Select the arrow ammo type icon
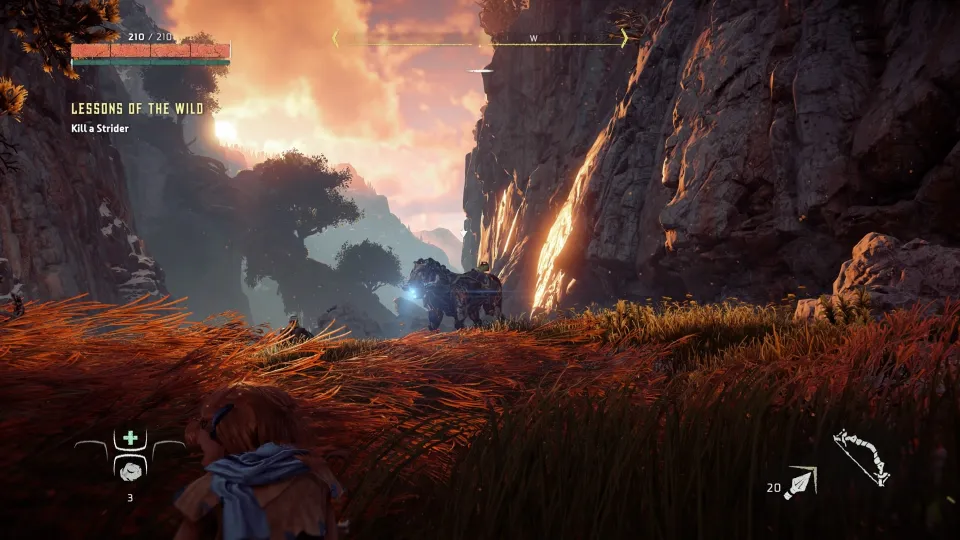Screen dimensions: 960x540 pyautogui.click(x=801, y=482)
